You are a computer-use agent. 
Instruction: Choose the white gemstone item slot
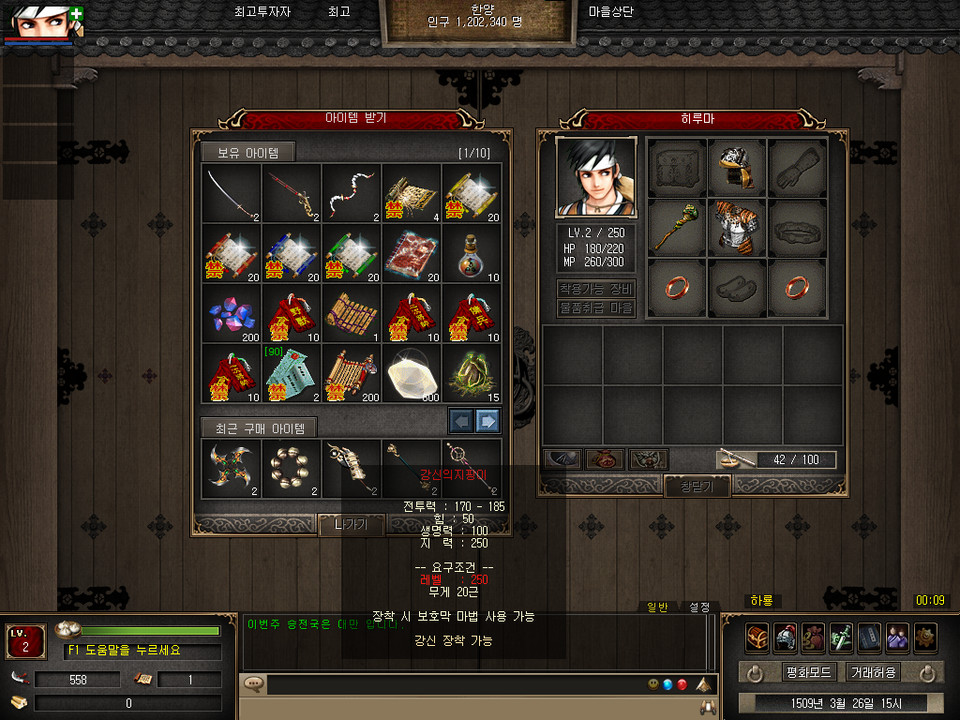412,373
